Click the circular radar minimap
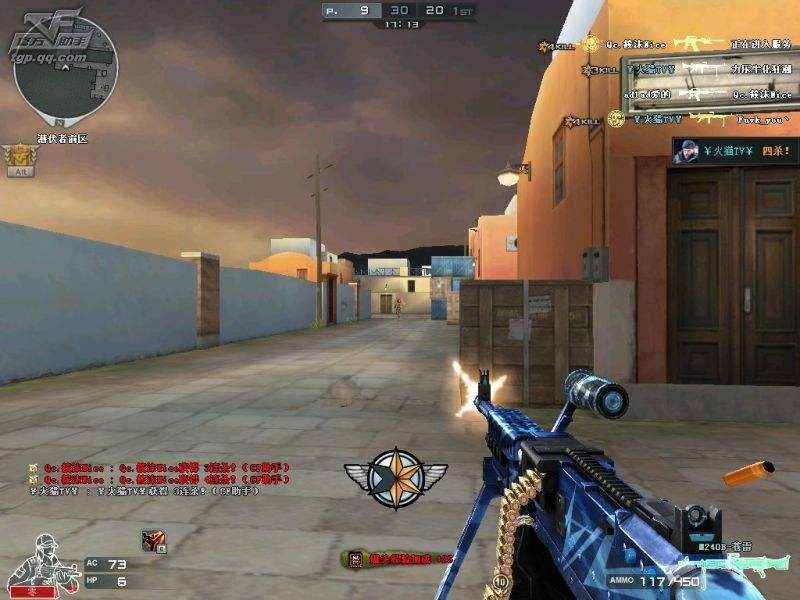The image size is (800, 600). coord(67,76)
